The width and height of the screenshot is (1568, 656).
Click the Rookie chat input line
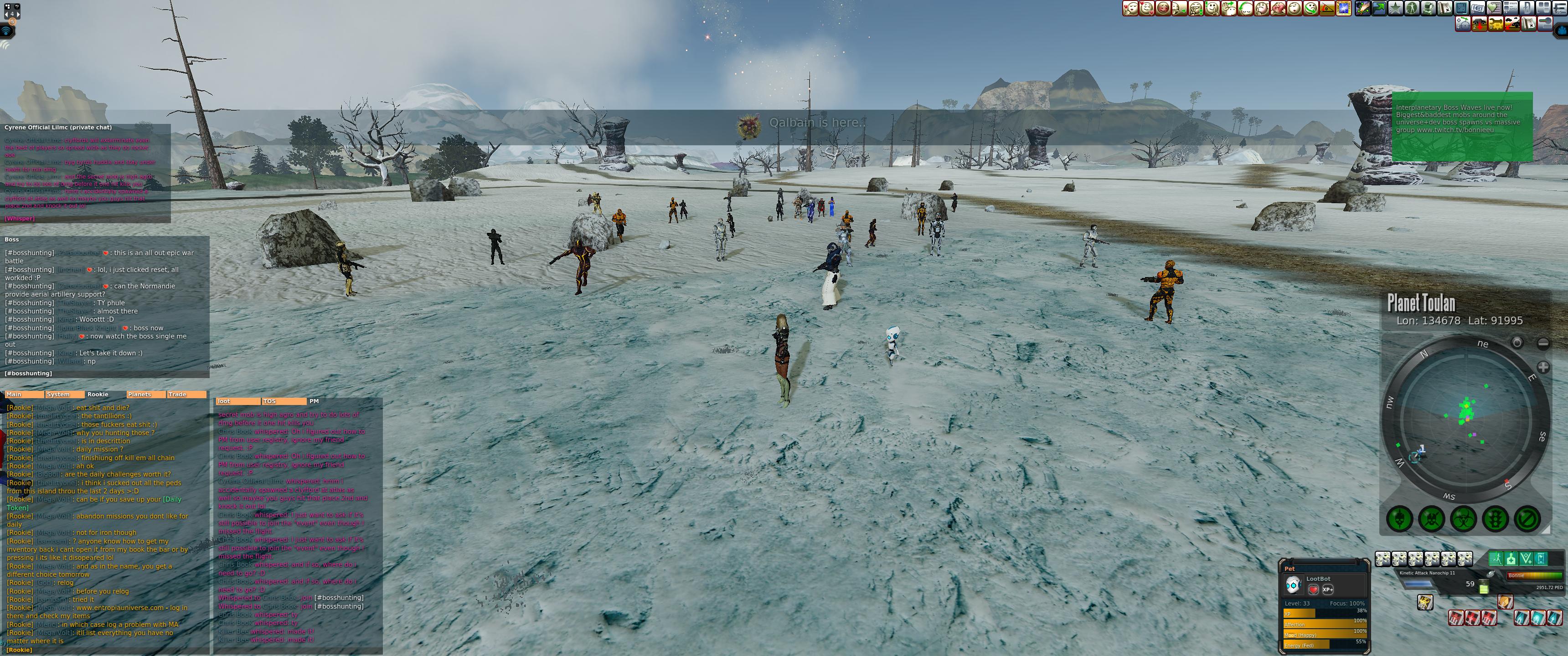(x=103, y=650)
